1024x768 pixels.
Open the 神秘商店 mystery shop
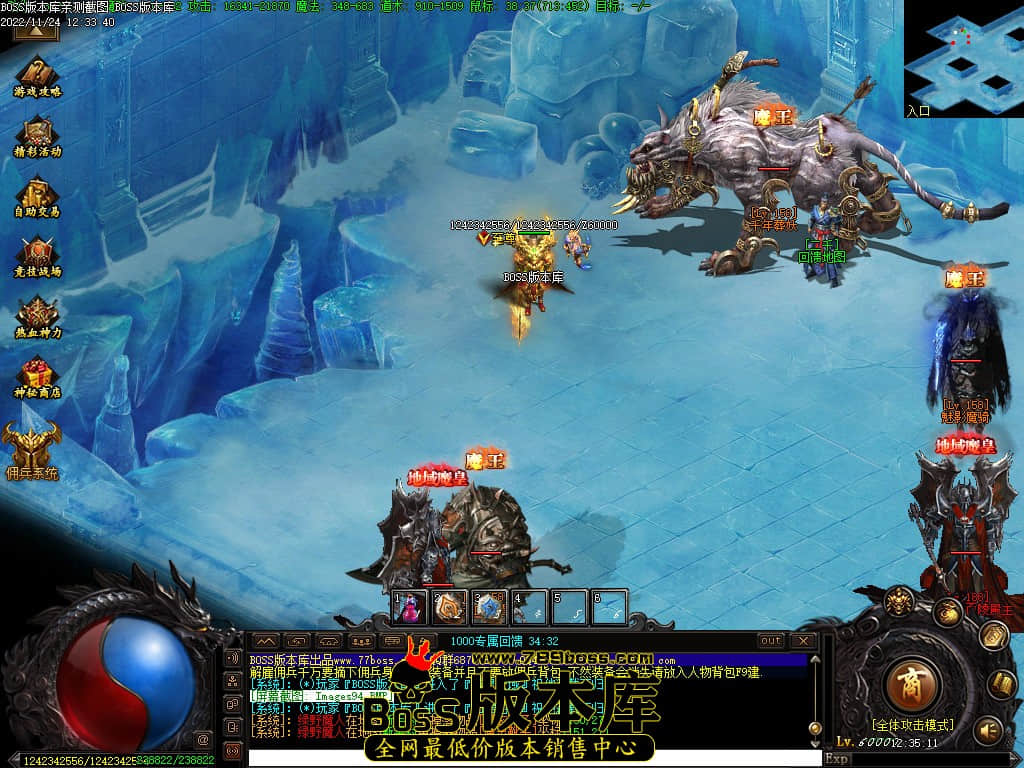[37, 377]
